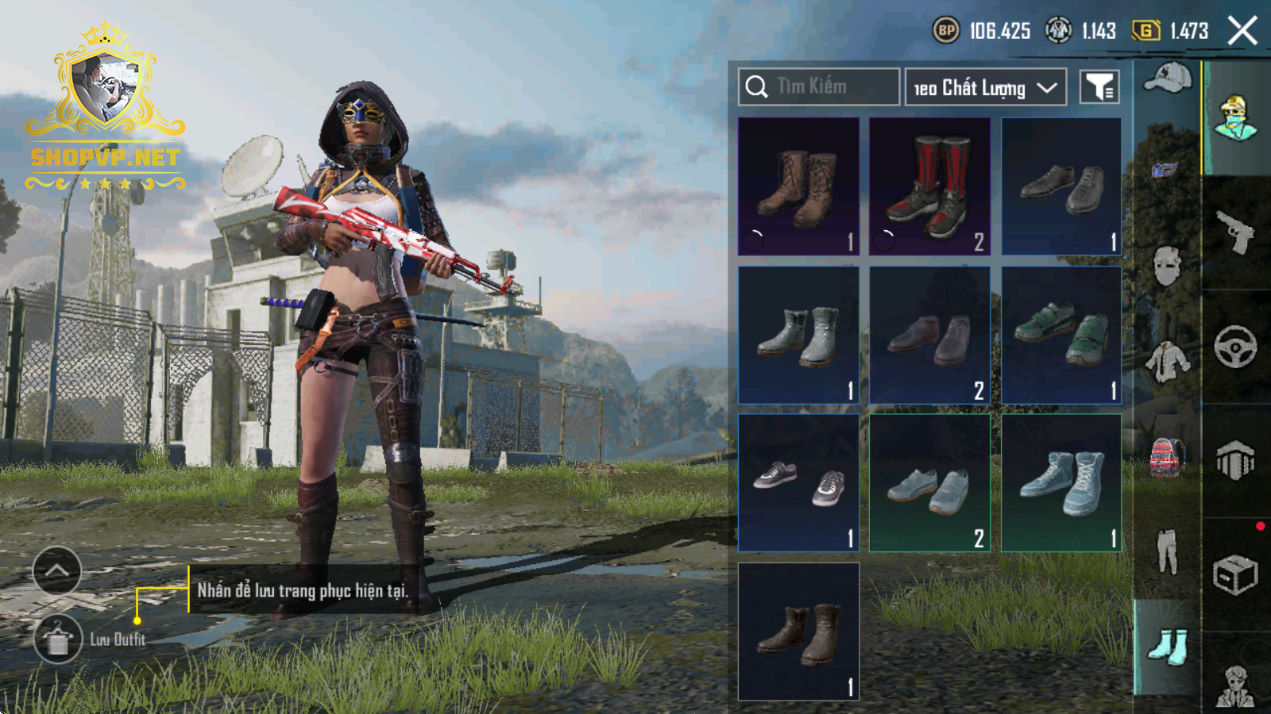Open the BP currency icon
This screenshot has height=714, width=1271.
[x=945, y=31]
